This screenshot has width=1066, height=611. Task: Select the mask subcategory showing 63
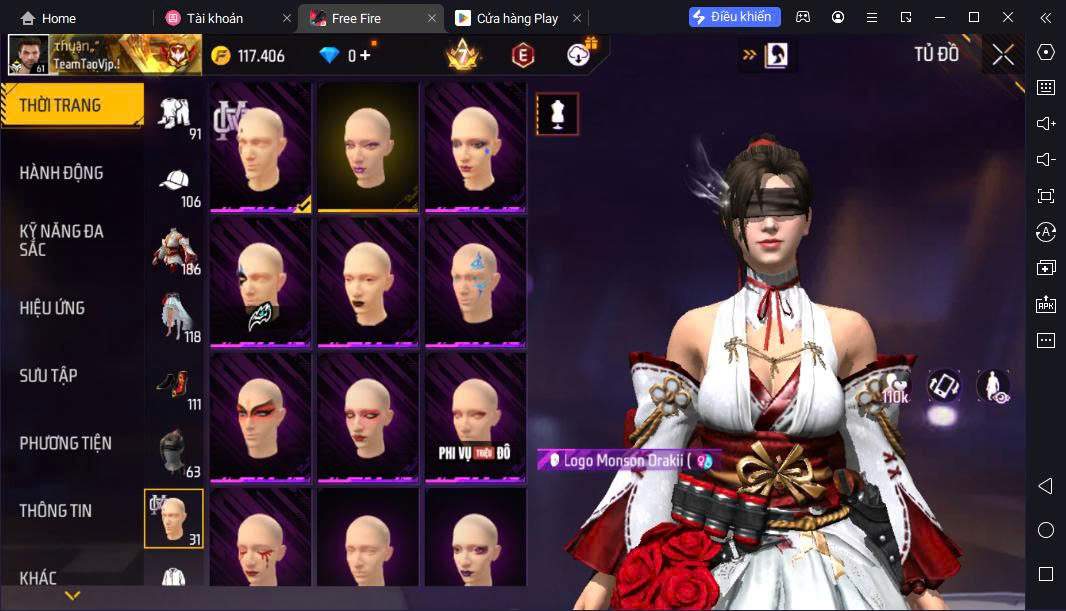click(174, 455)
